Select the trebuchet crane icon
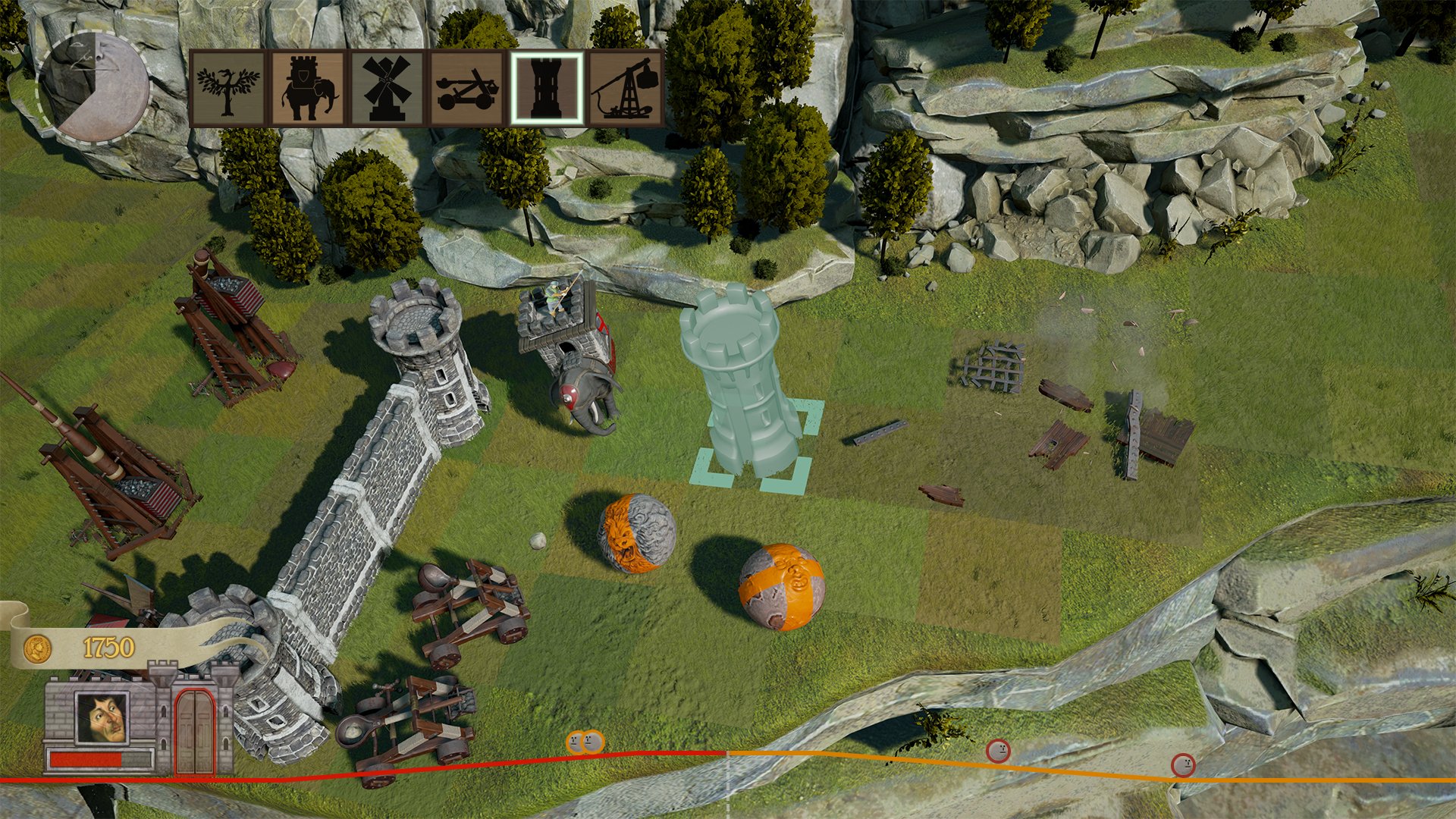The height and width of the screenshot is (819, 1456). pos(628,87)
